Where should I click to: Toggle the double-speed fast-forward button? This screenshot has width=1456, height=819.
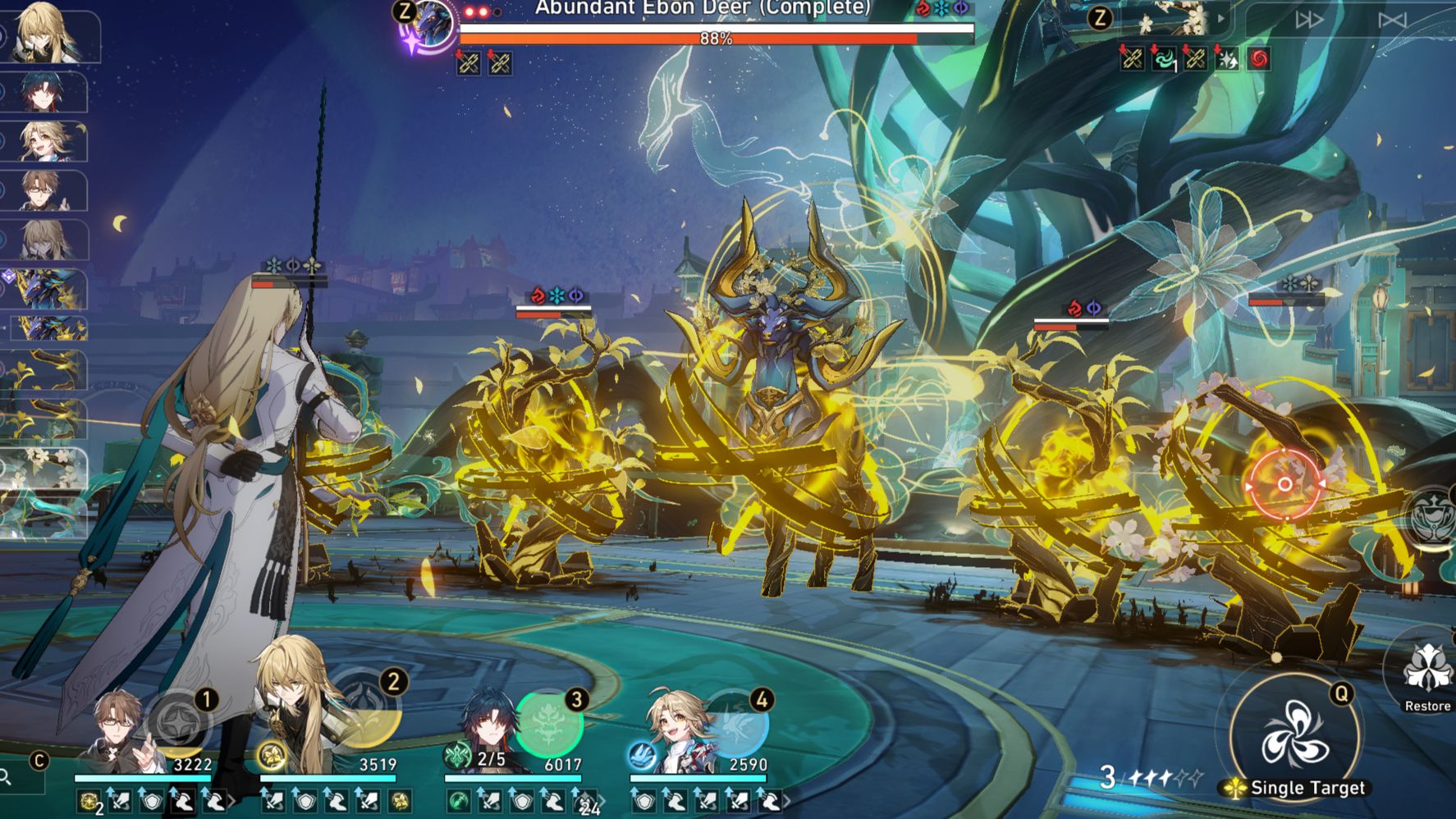(1308, 20)
